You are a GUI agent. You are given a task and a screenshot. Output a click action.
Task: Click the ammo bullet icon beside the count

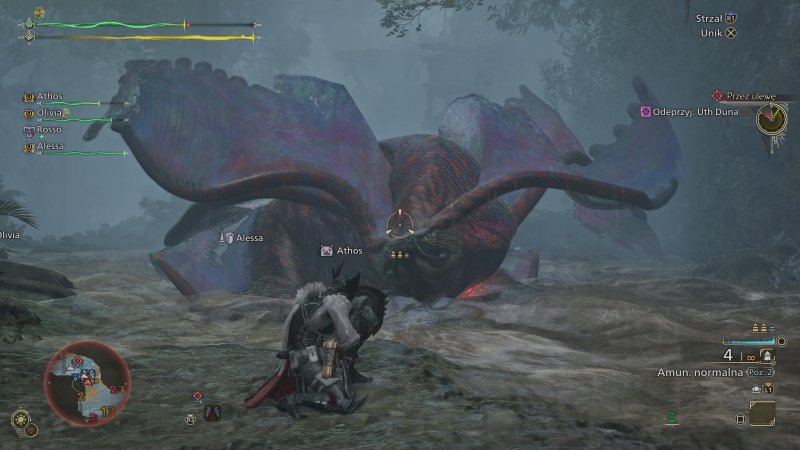pyautogui.click(x=767, y=355)
